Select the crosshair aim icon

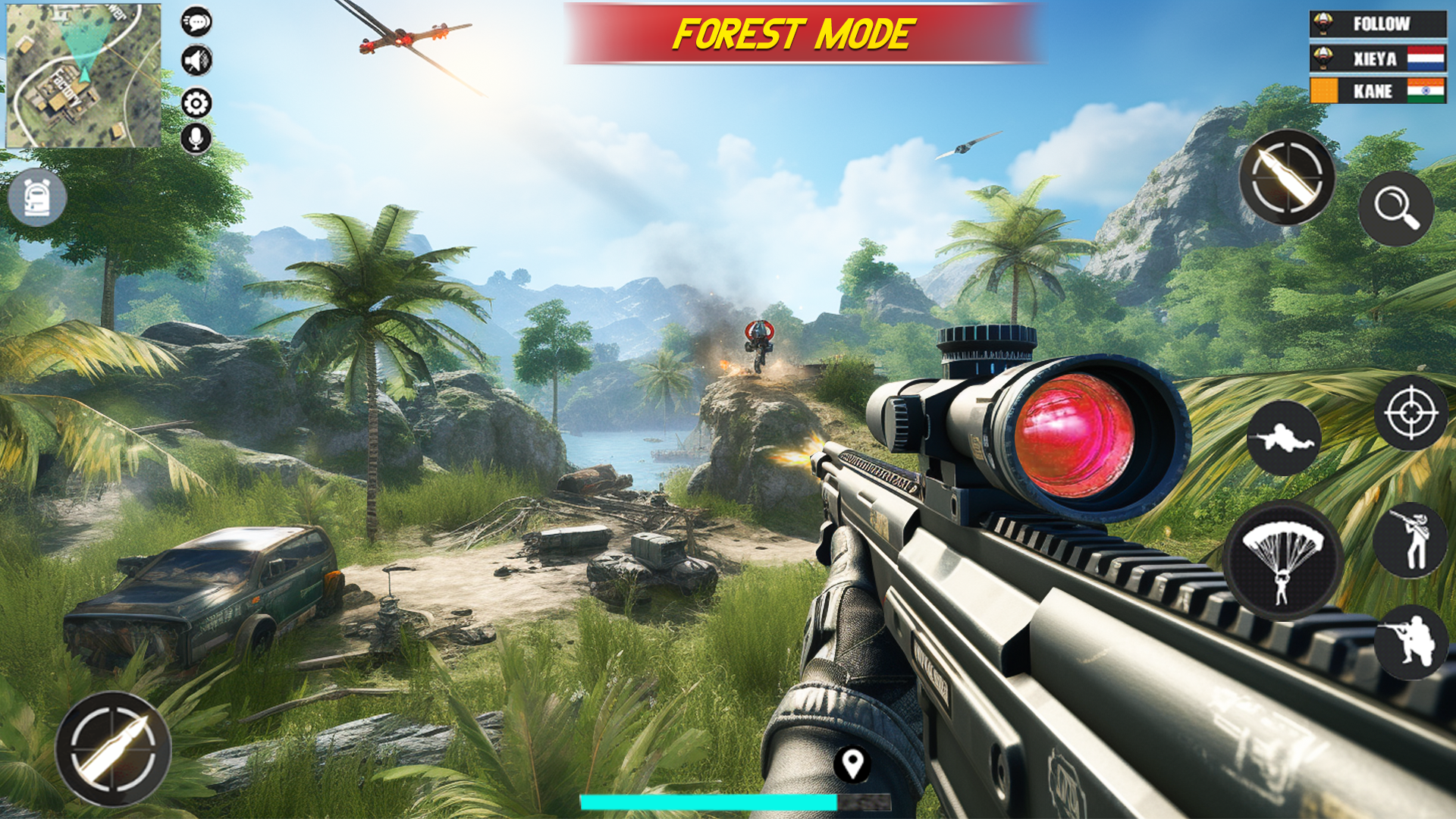click(x=1410, y=413)
